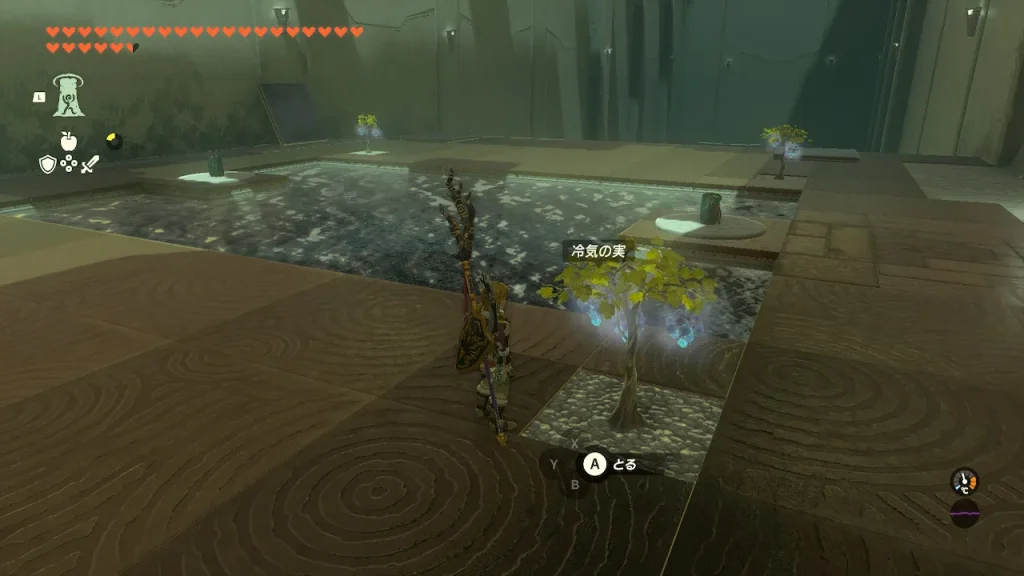1024x576 pixels.
Task: Activate the Ascend ability icon
Action: 69,97
